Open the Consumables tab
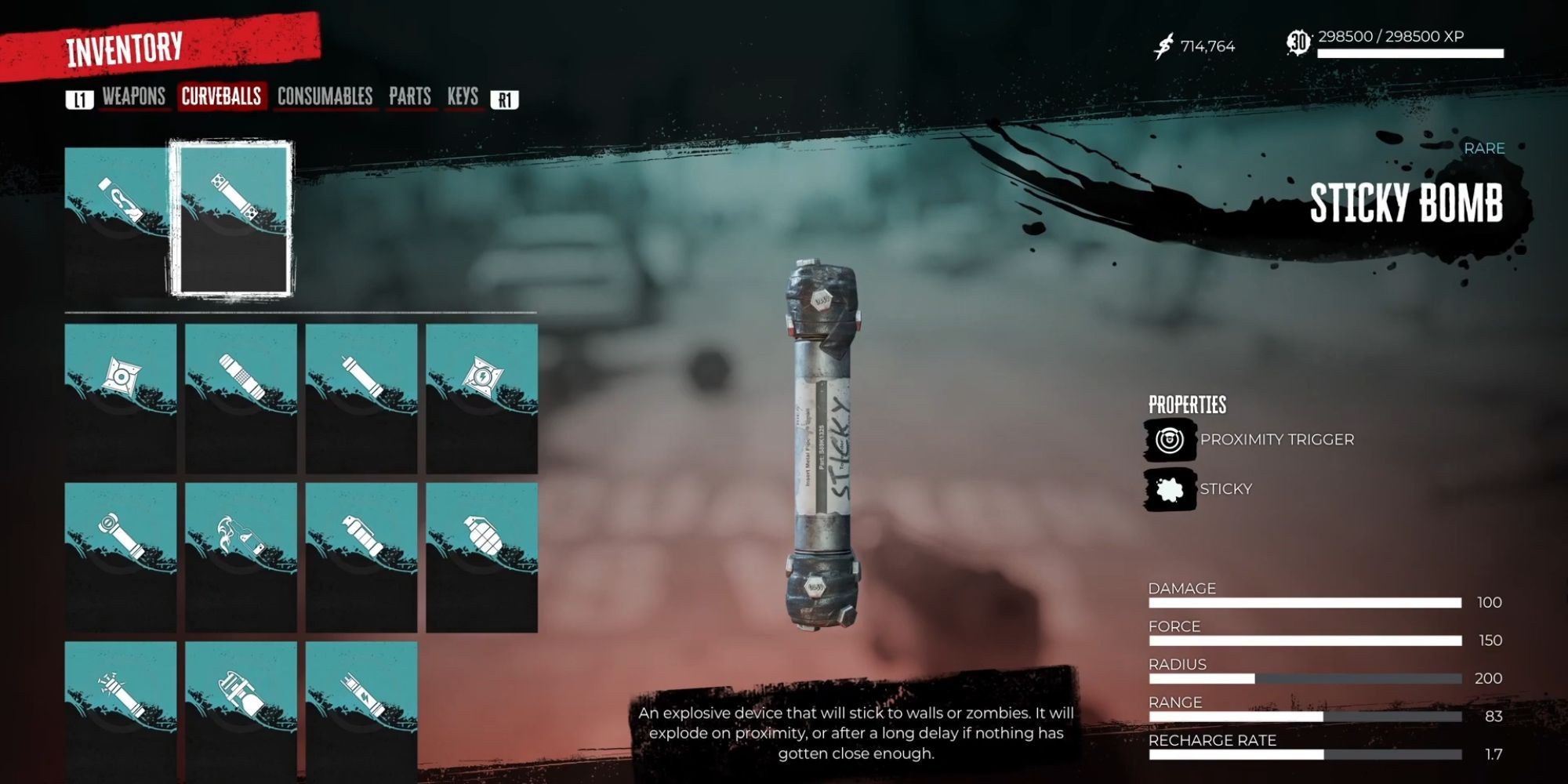The image size is (1568, 784). [325, 96]
